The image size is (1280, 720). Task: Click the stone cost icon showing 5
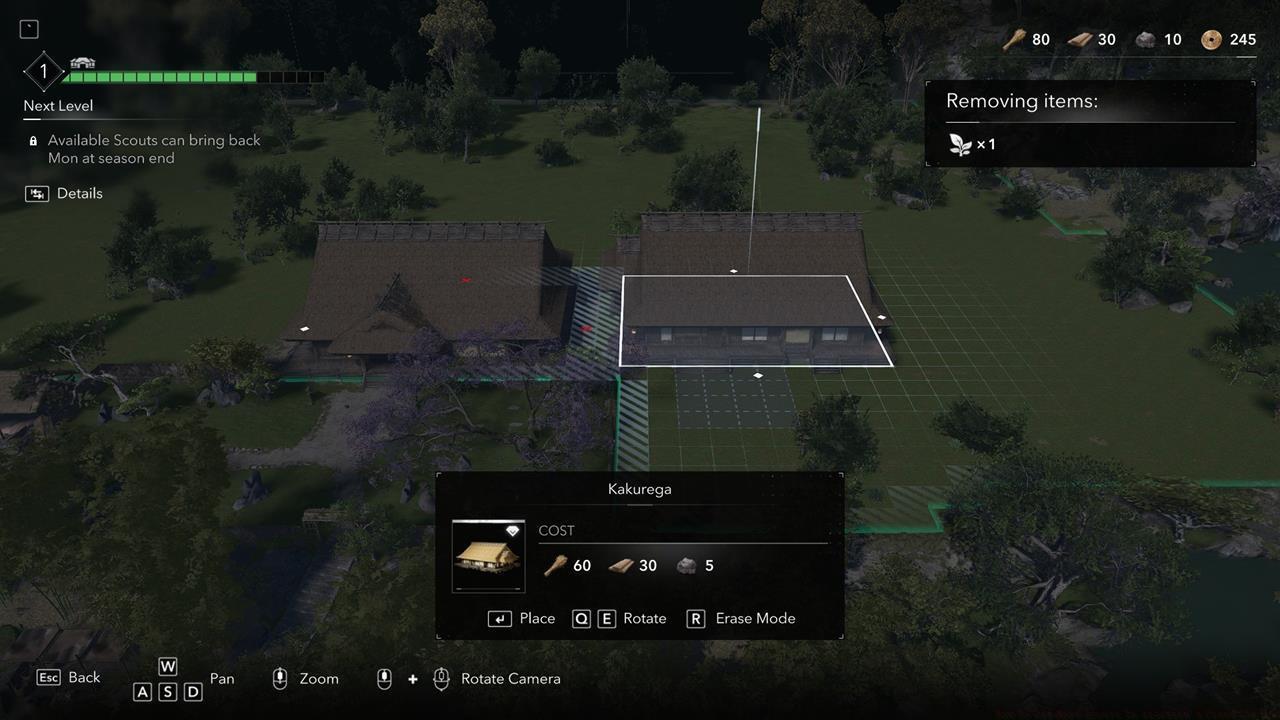click(687, 565)
